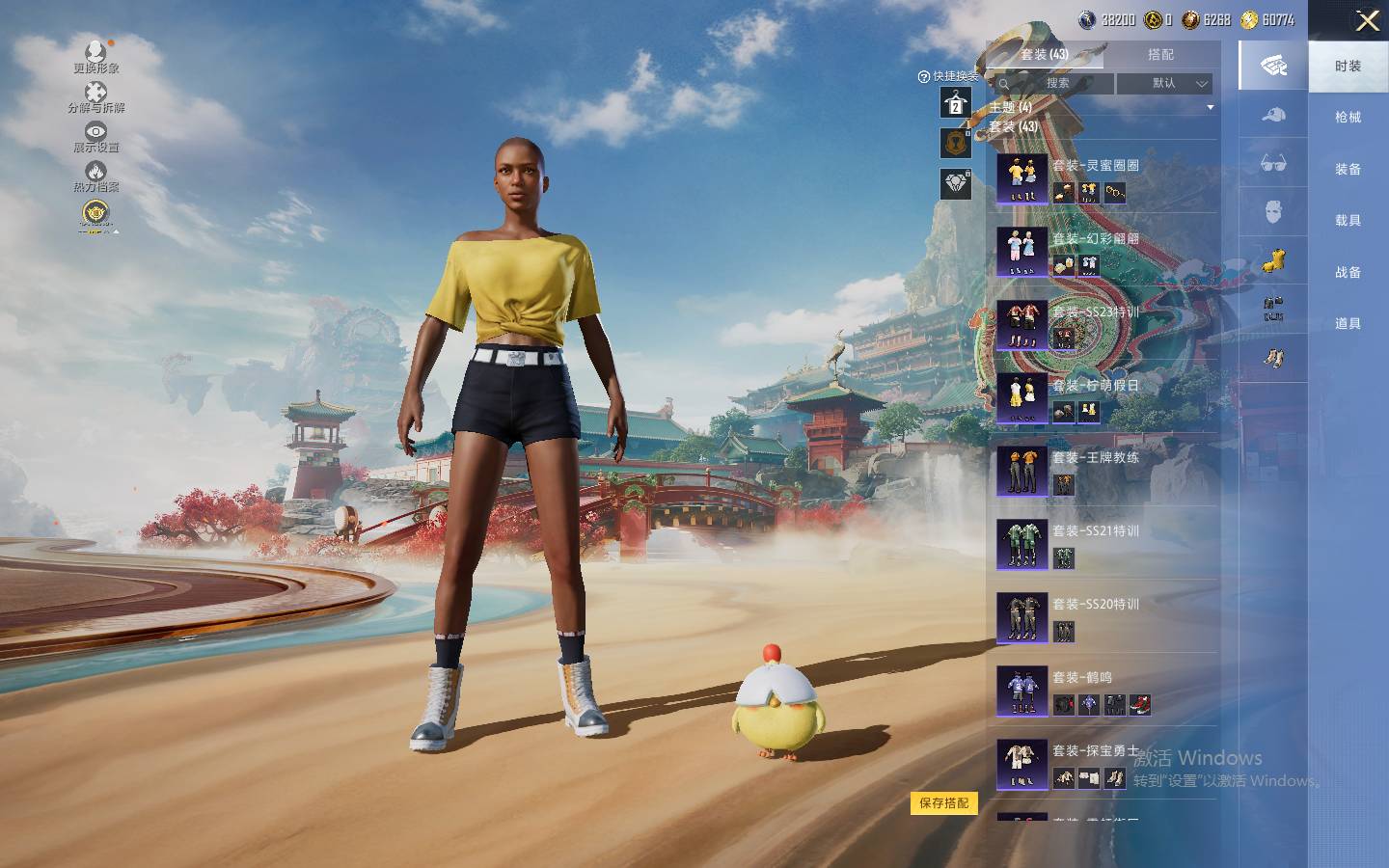
Task: Open 更换形象 change appearance
Action: 95,57
